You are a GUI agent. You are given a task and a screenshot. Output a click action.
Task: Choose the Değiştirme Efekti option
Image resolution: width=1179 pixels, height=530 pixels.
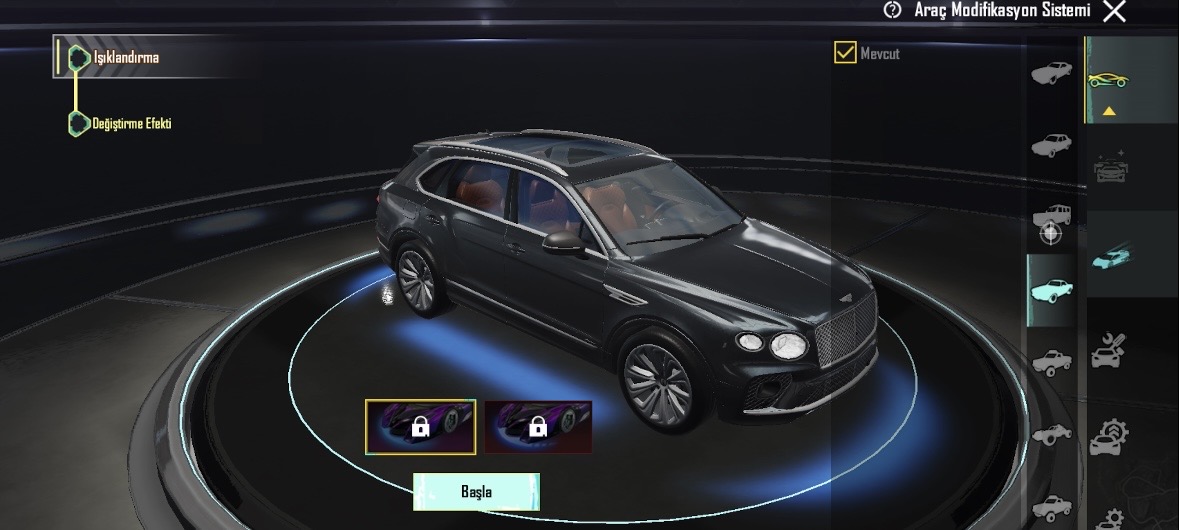tap(132, 123)
